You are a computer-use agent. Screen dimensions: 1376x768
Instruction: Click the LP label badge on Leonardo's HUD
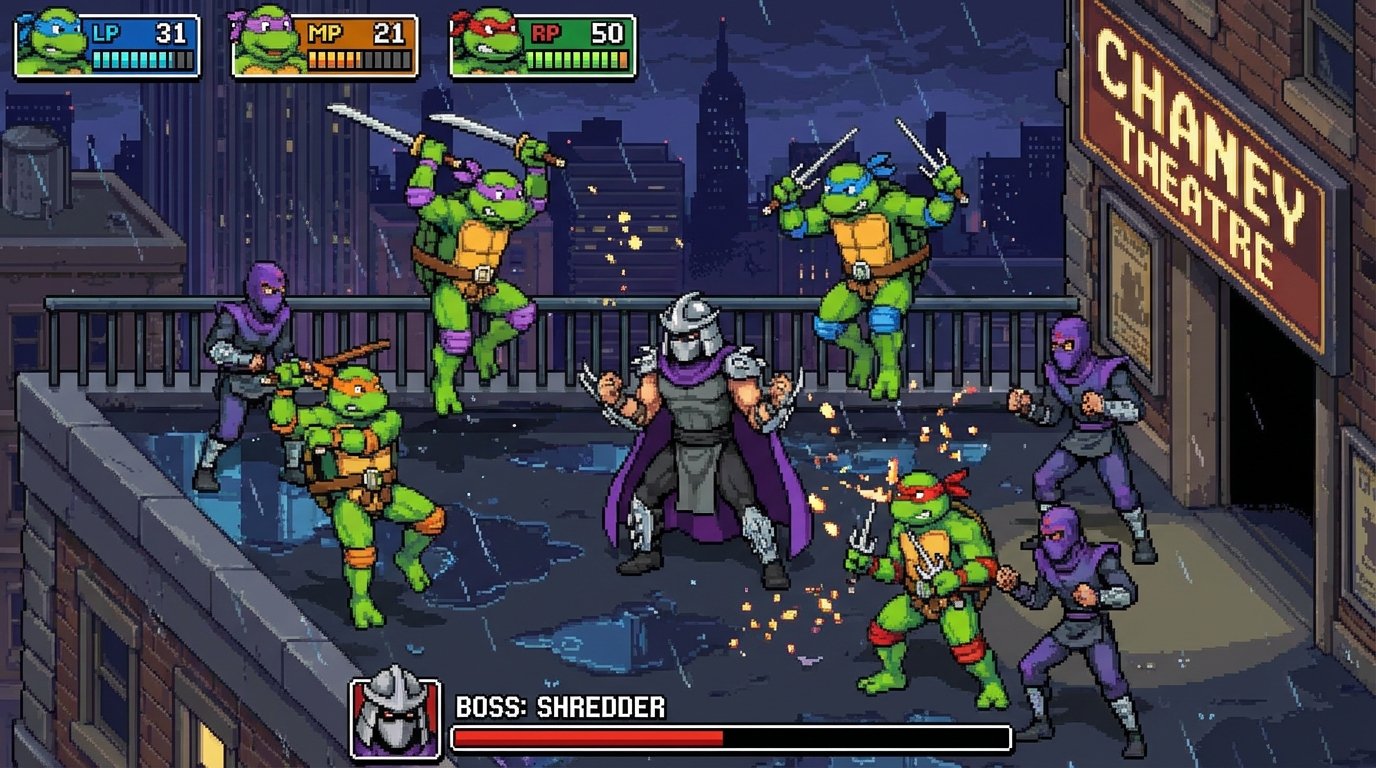[106, 31]
